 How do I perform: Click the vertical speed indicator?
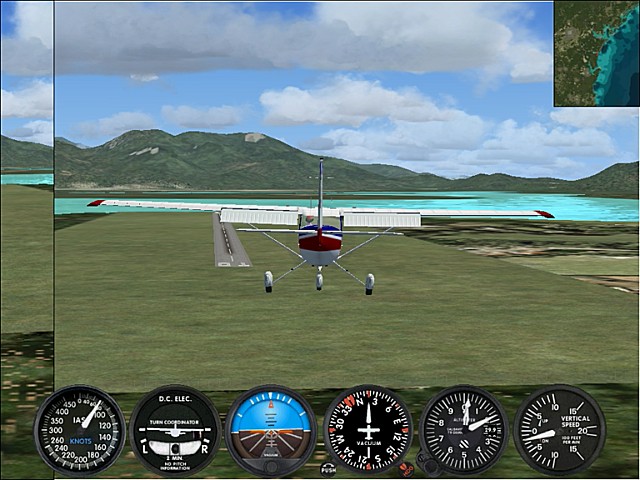[x=559, y=429]
